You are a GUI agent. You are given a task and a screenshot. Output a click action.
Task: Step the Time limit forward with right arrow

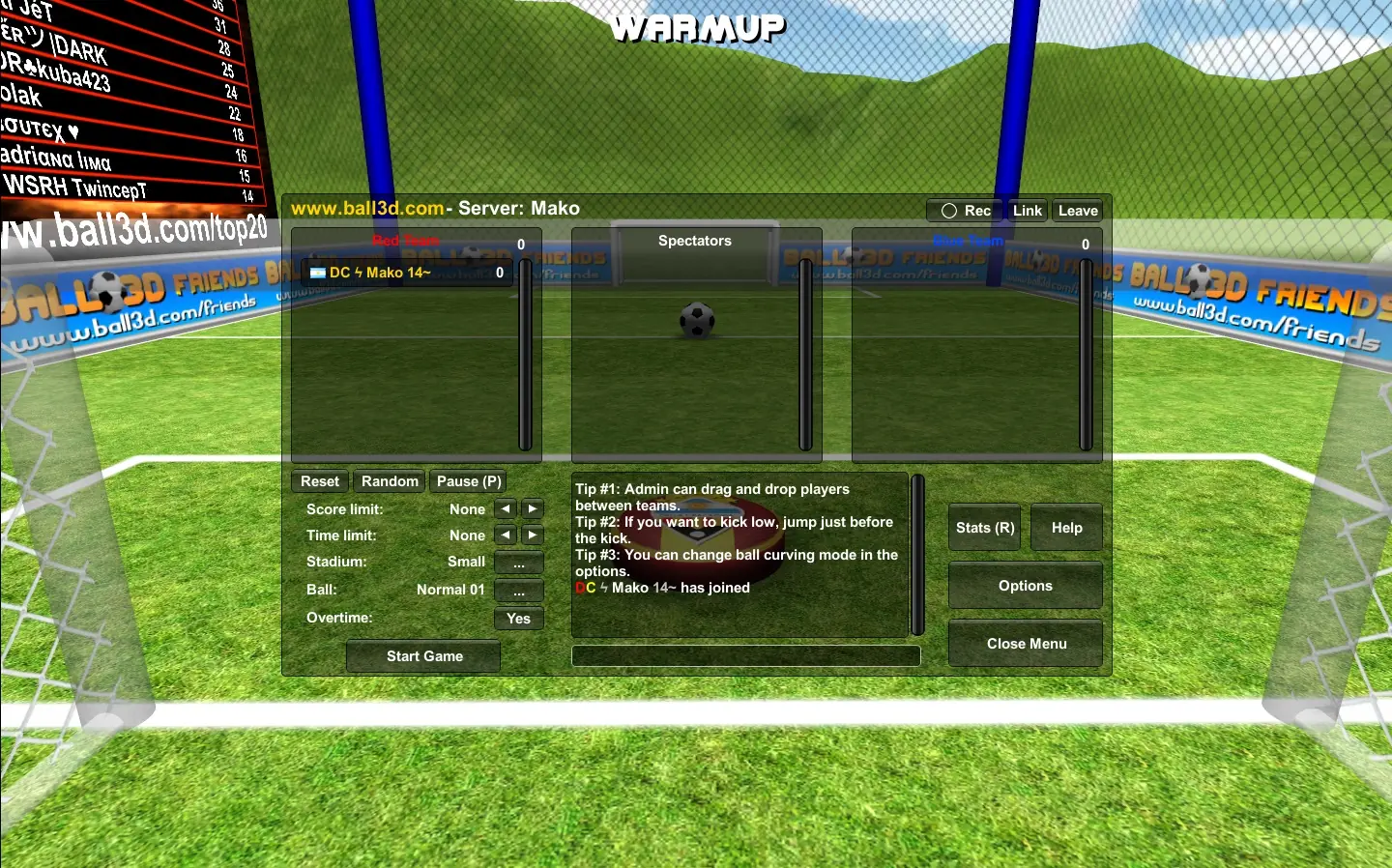pyautogui.click(x=532, y=535)
